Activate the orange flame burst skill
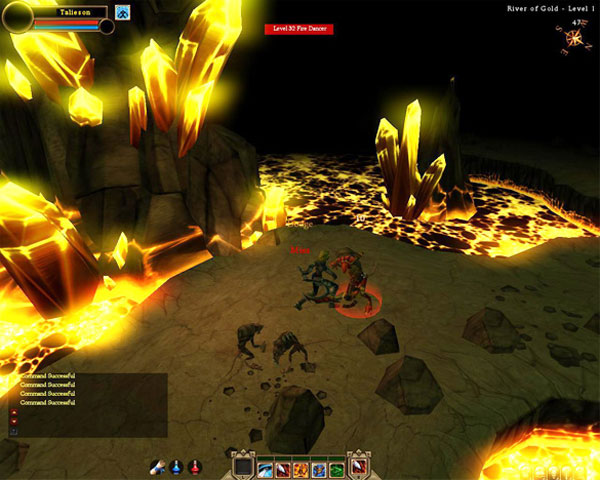This screenshot has height=480, width=600. pos(301,469)
